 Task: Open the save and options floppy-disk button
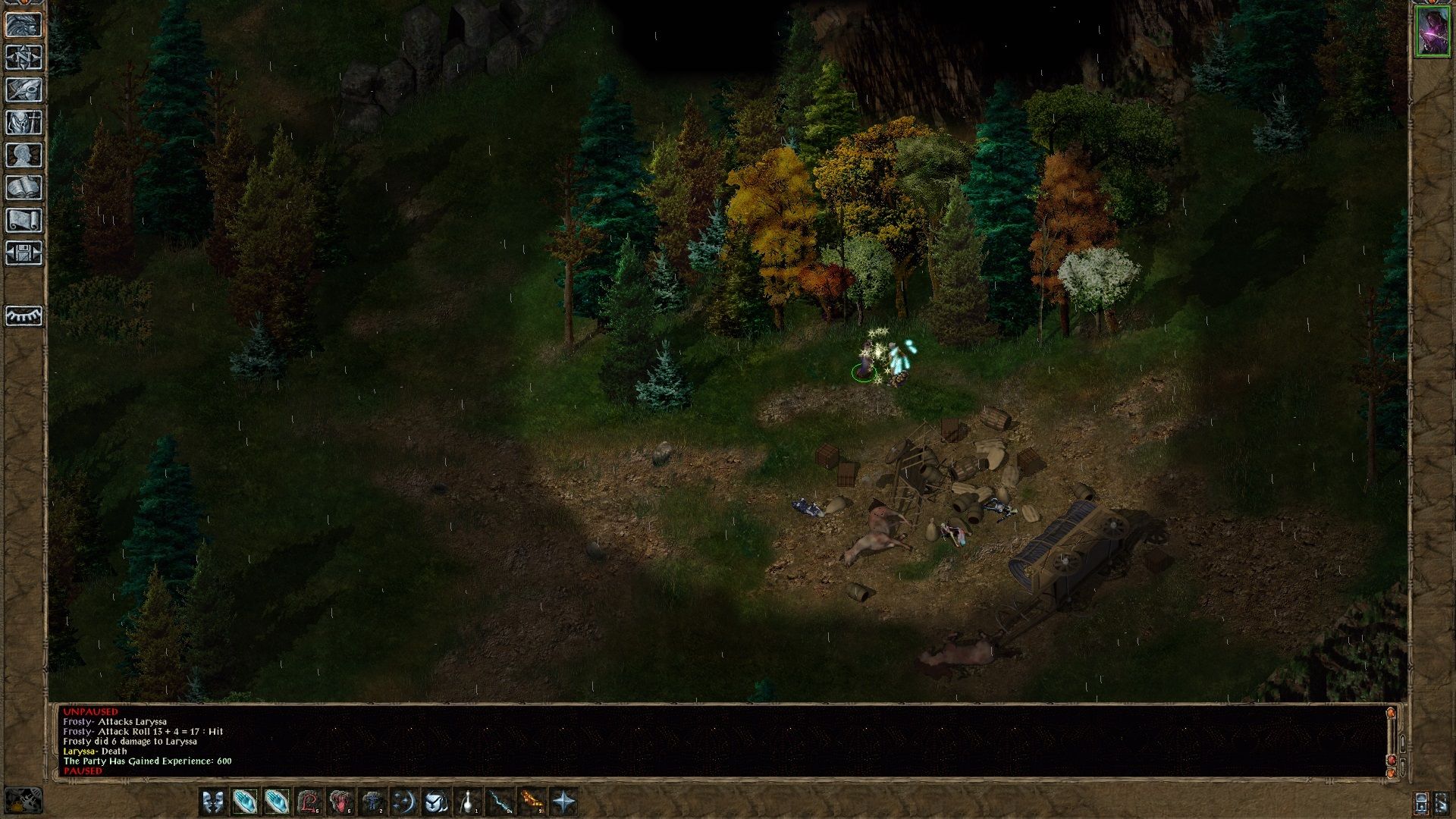click(24, 253)
